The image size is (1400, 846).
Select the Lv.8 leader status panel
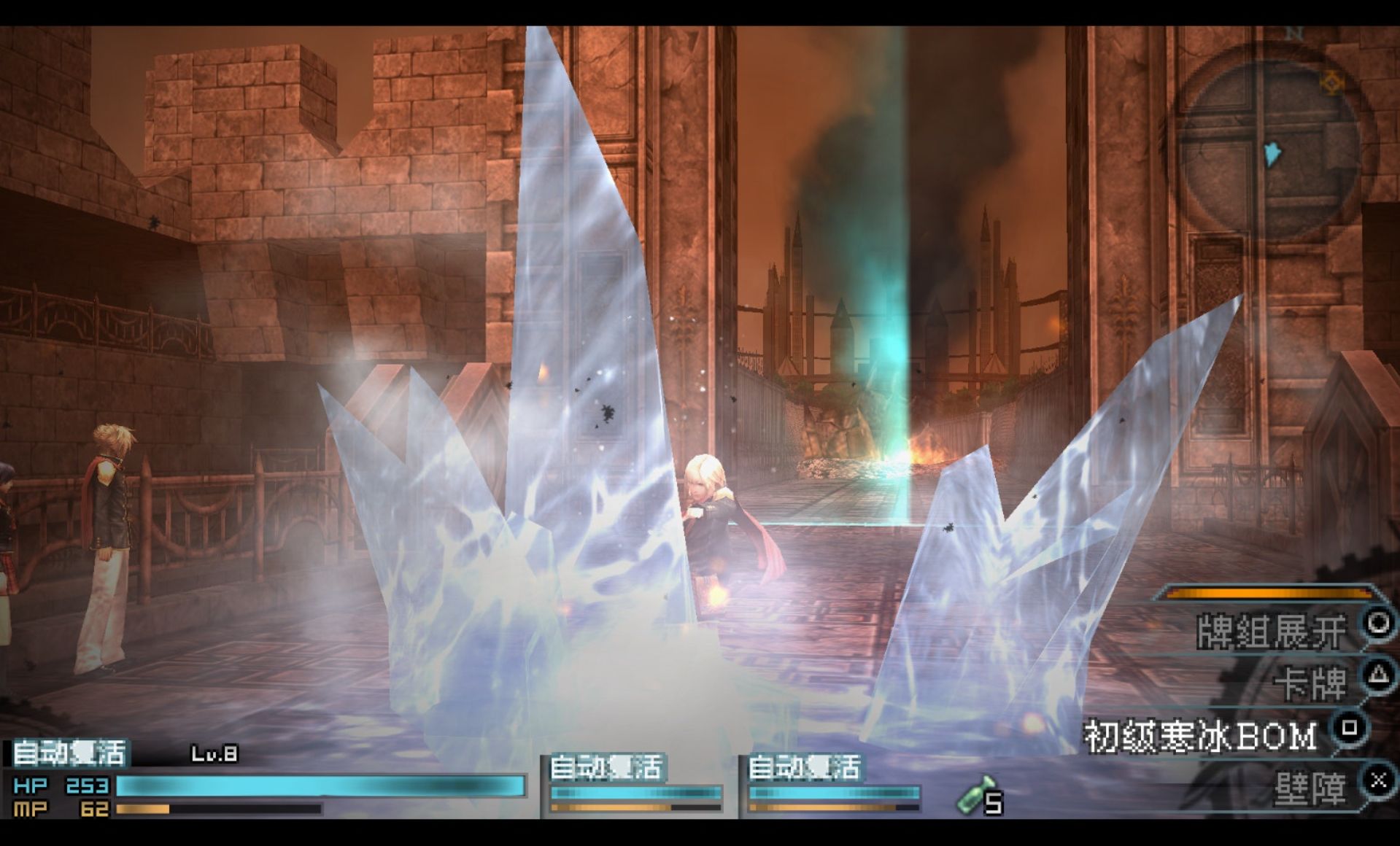tap(266, 779)
